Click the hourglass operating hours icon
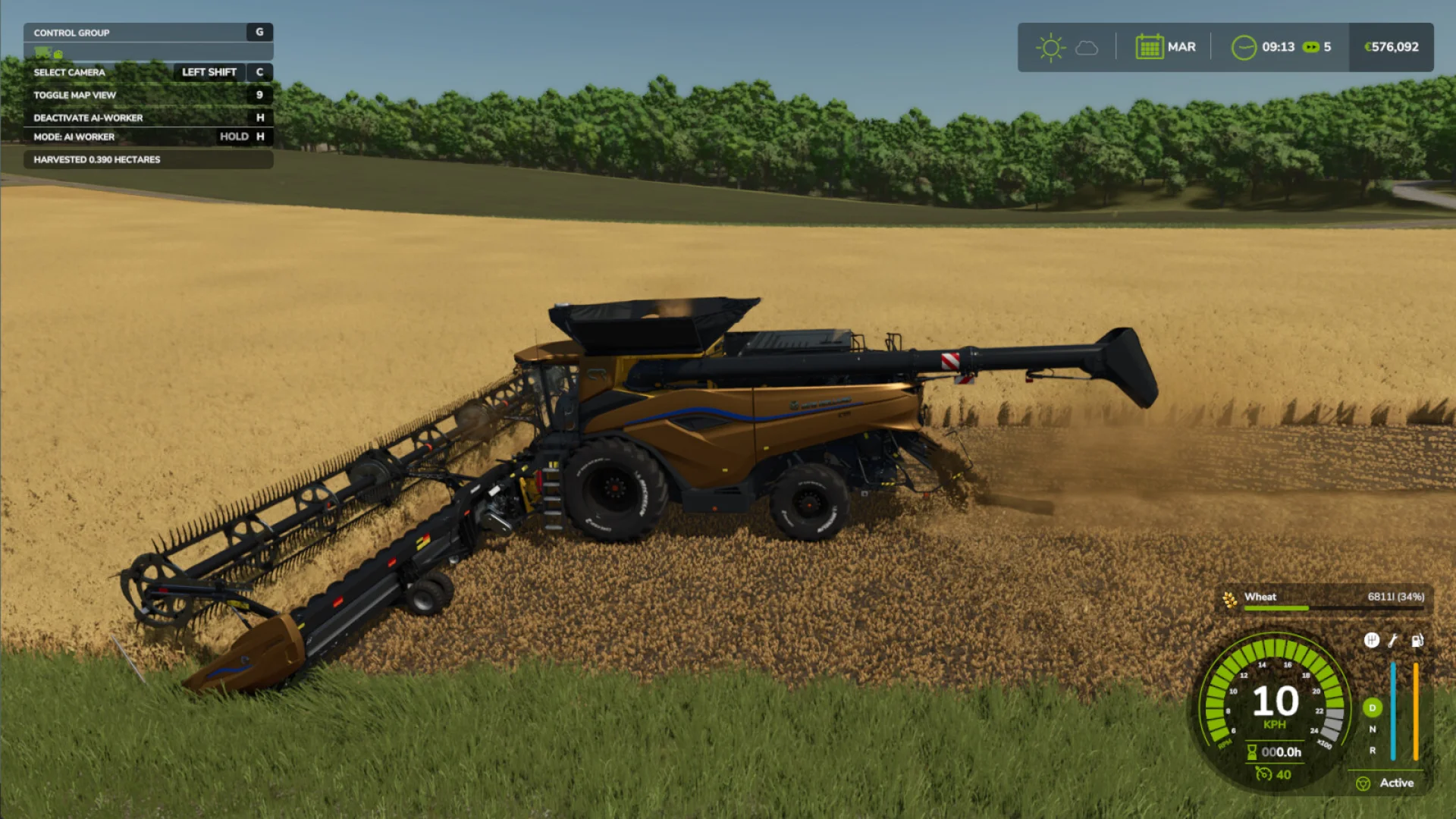1456x819 pixels. (1251, 753)
